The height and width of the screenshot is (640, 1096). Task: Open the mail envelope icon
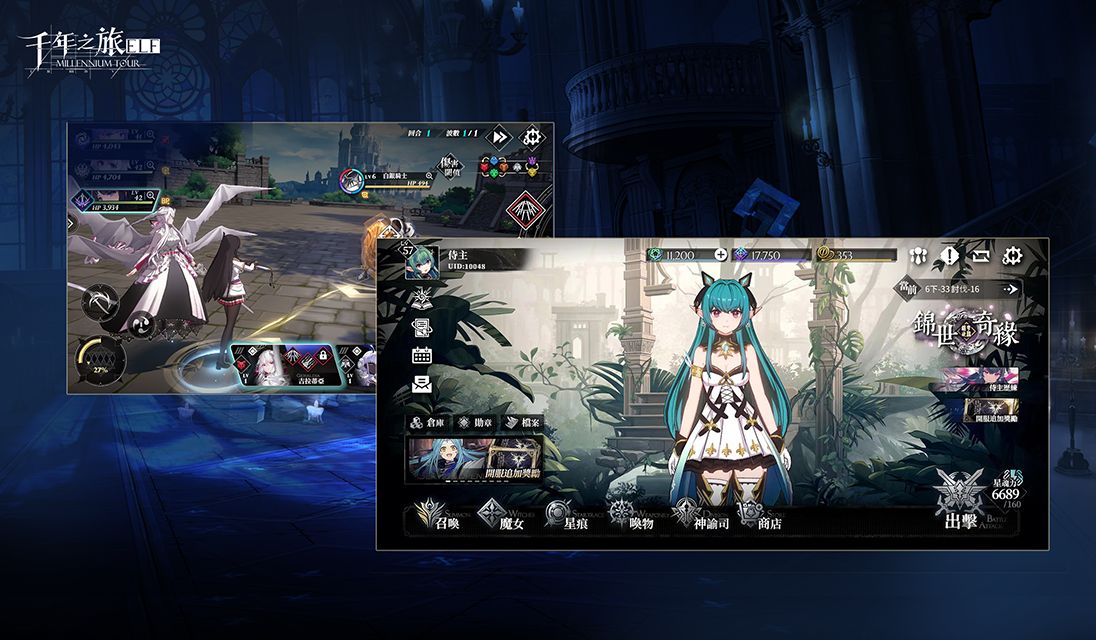421,384
